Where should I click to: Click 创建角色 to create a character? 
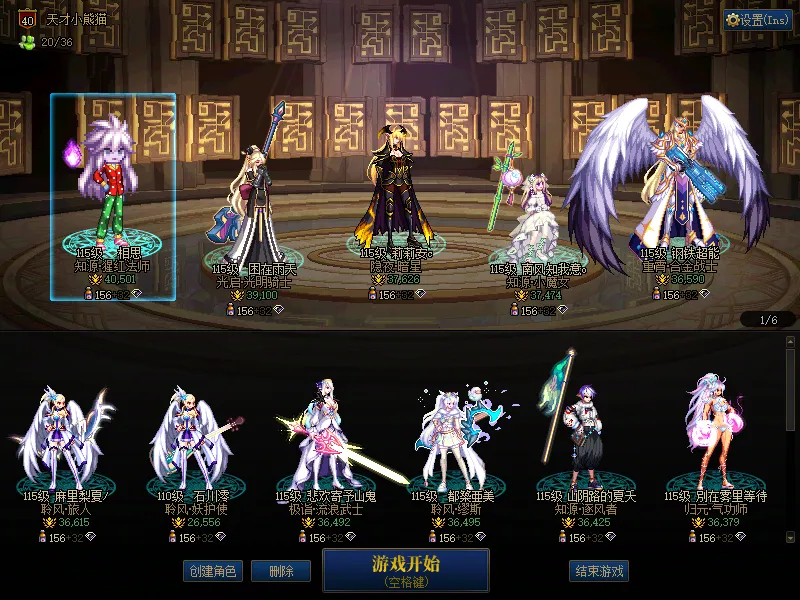click(210, 572)
